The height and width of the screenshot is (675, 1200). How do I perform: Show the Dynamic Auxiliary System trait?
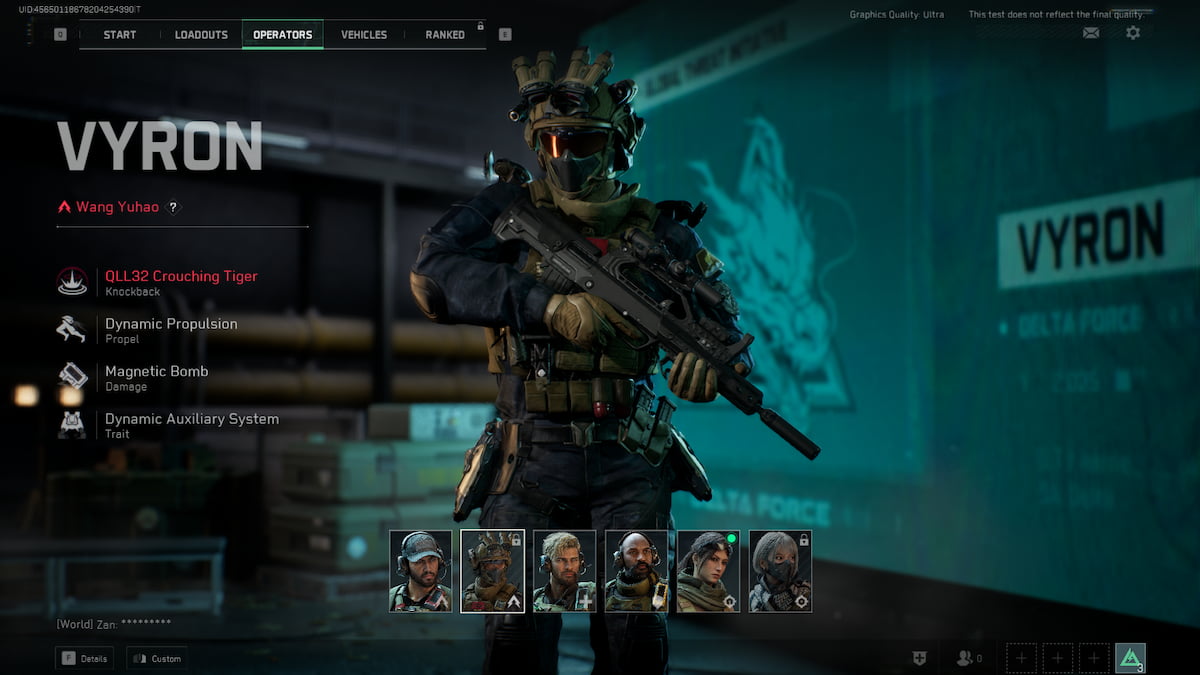(x=191, y=424)
